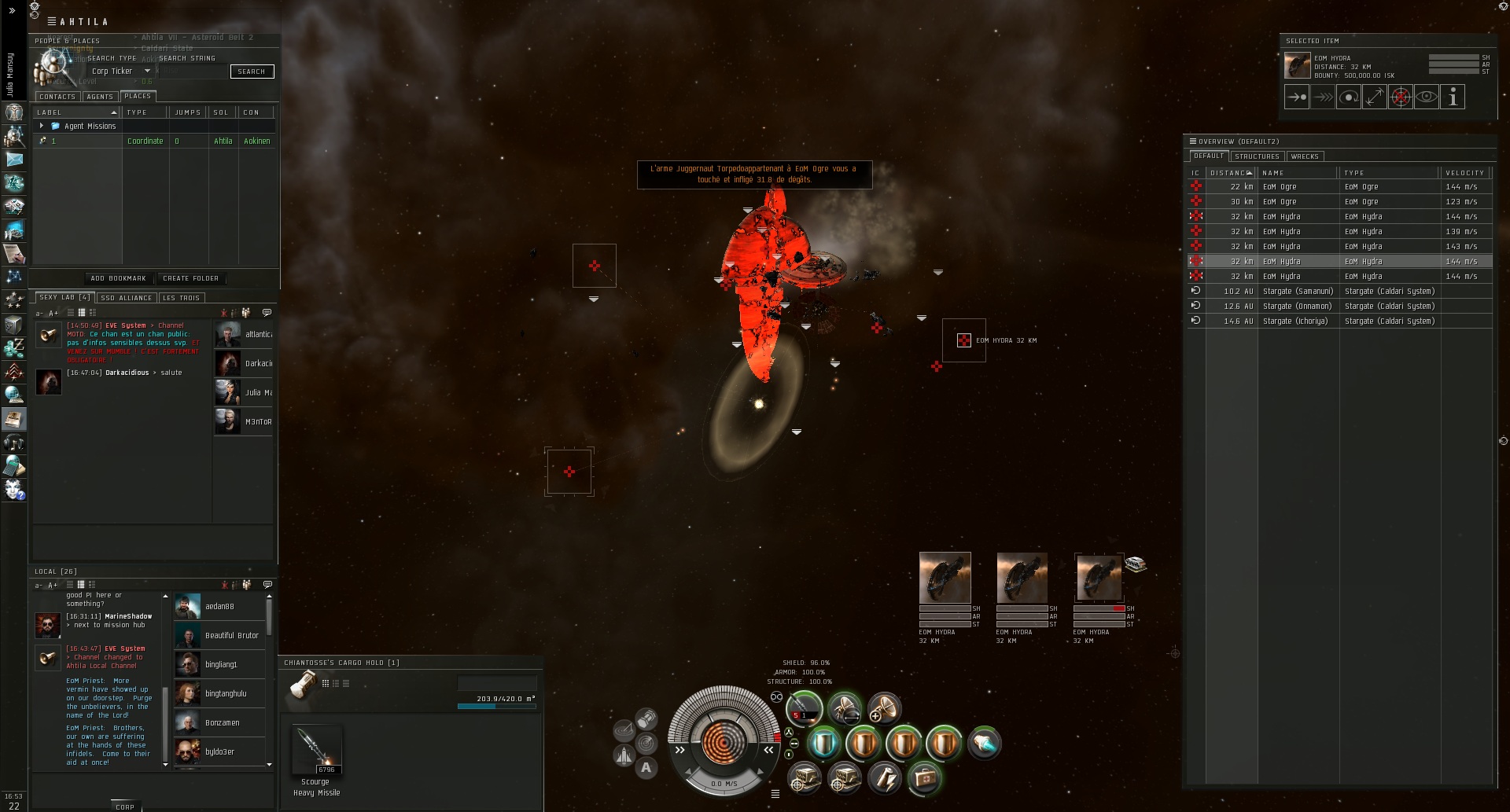Select the Stargate (Samanuni) overview row
The height and width of the screenshot is (812, 1510).
[1298, 292]
